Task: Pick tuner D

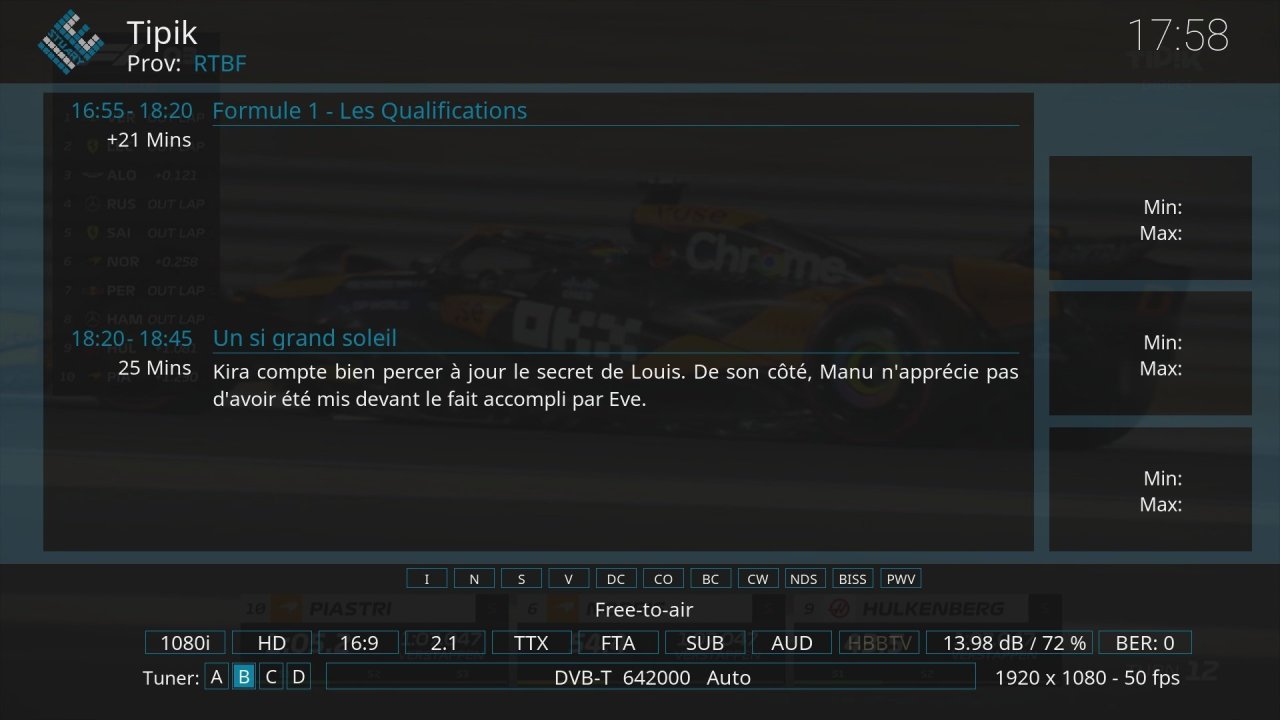Action: pyautogui.click(x=297, y=677)
